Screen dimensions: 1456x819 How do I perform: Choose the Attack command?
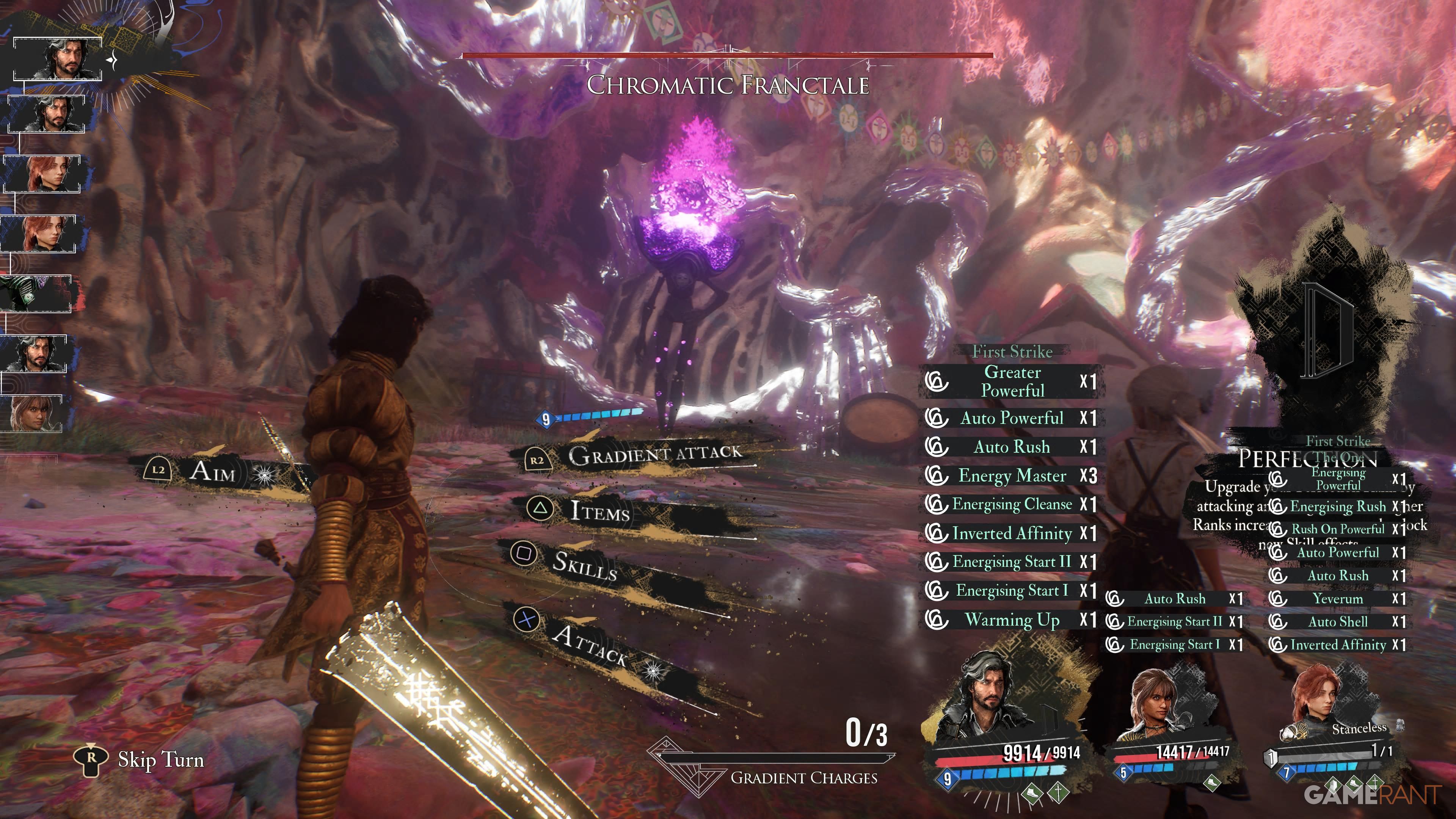[589, 645]
